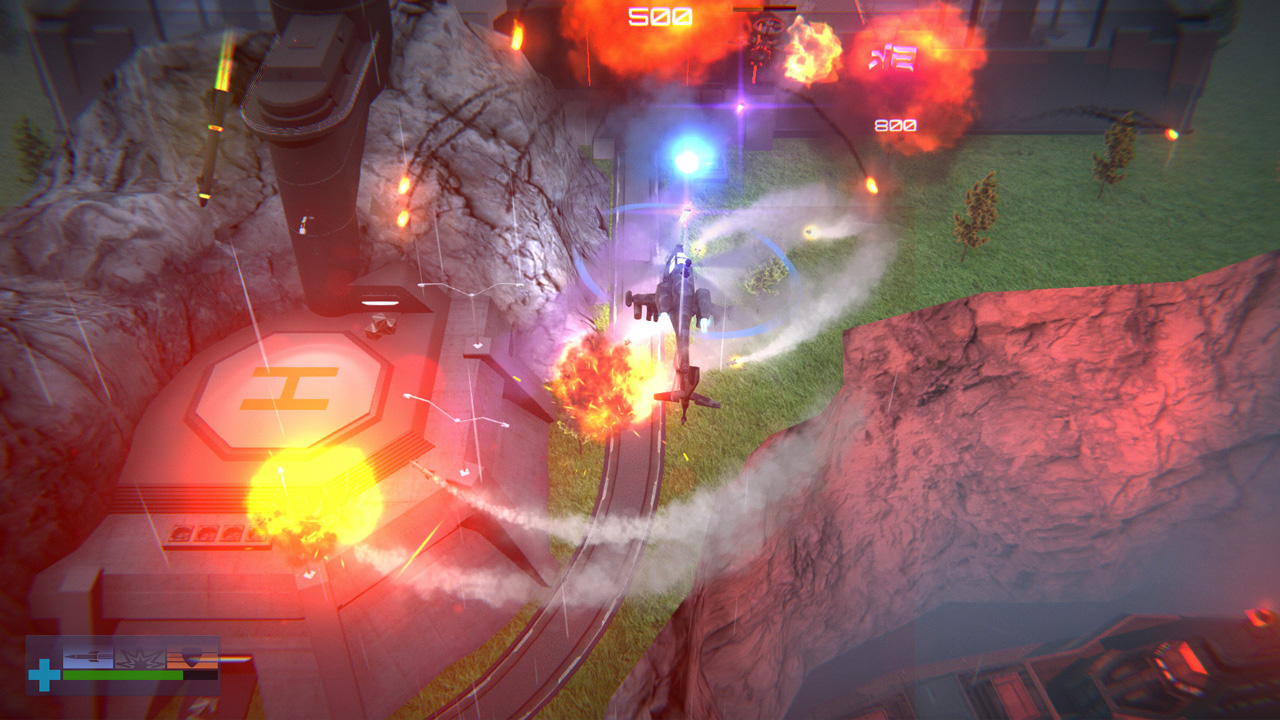Select the shield icon in the bottom HUD

191,656
